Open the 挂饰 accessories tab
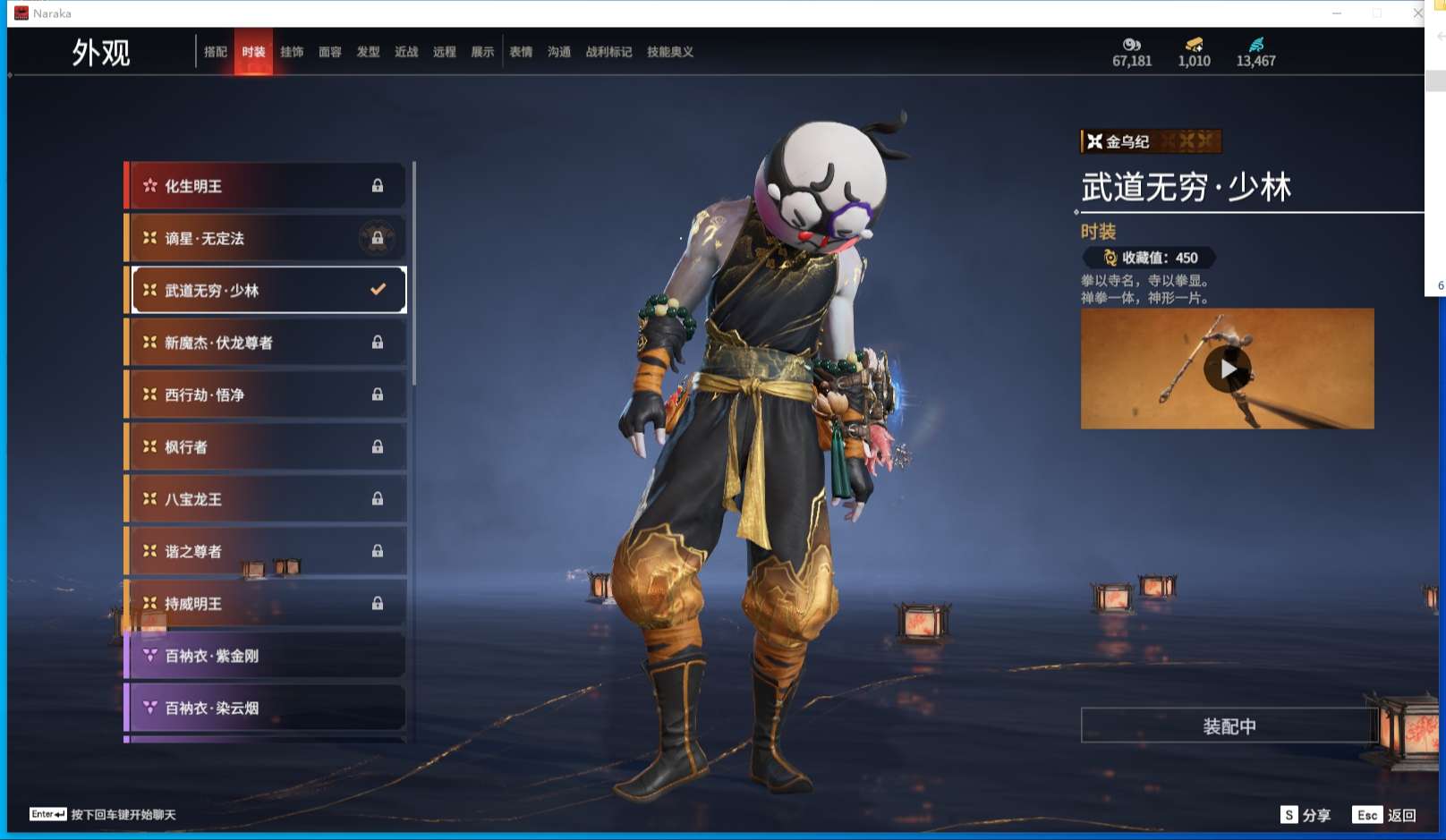This screenshot has width=1446, height=840. 292,52
